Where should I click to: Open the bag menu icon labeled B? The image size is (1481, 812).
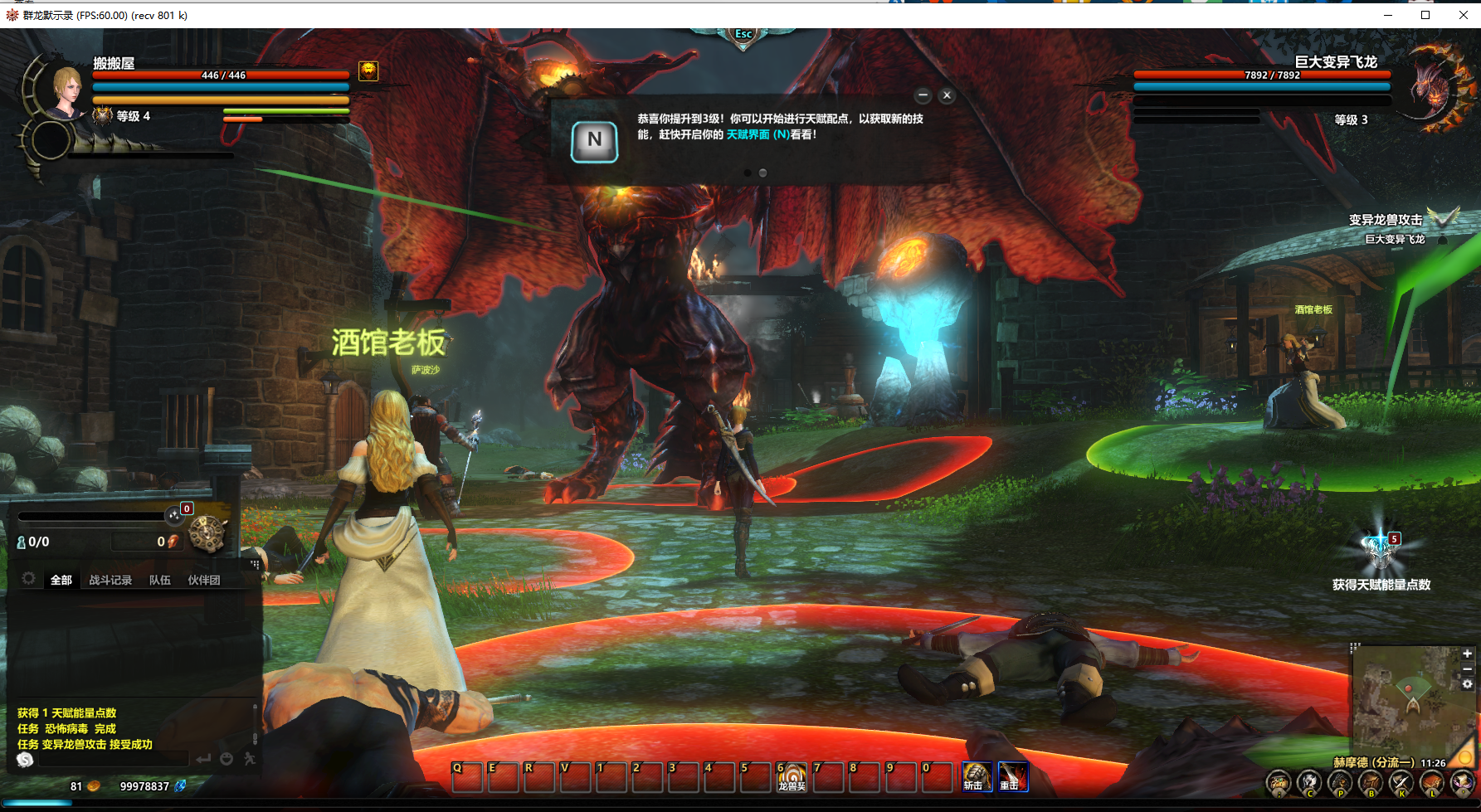point(1371,782)
